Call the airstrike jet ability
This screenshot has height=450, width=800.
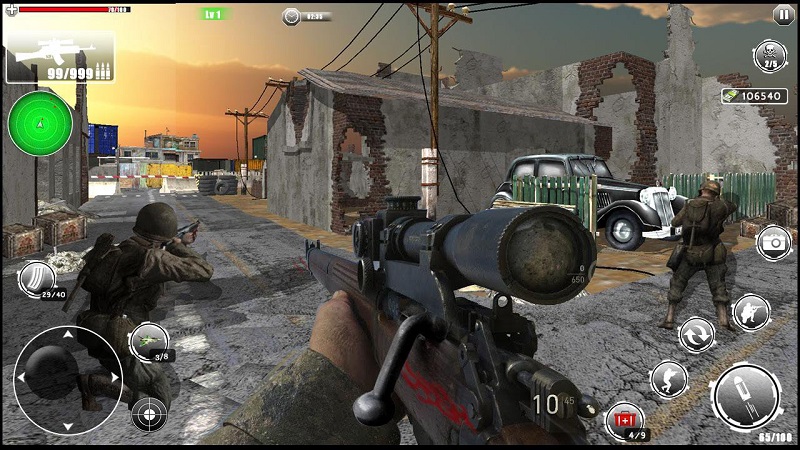tap(149, 342)
